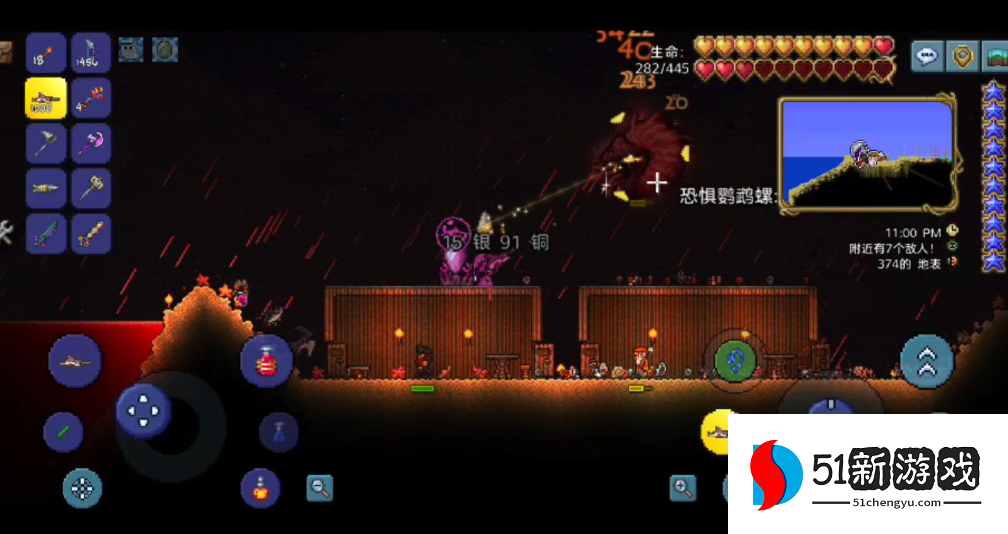Viewport: 1008px width, 534px height.
Task: Open the housing menu button
Action: [x=995, y=56]
